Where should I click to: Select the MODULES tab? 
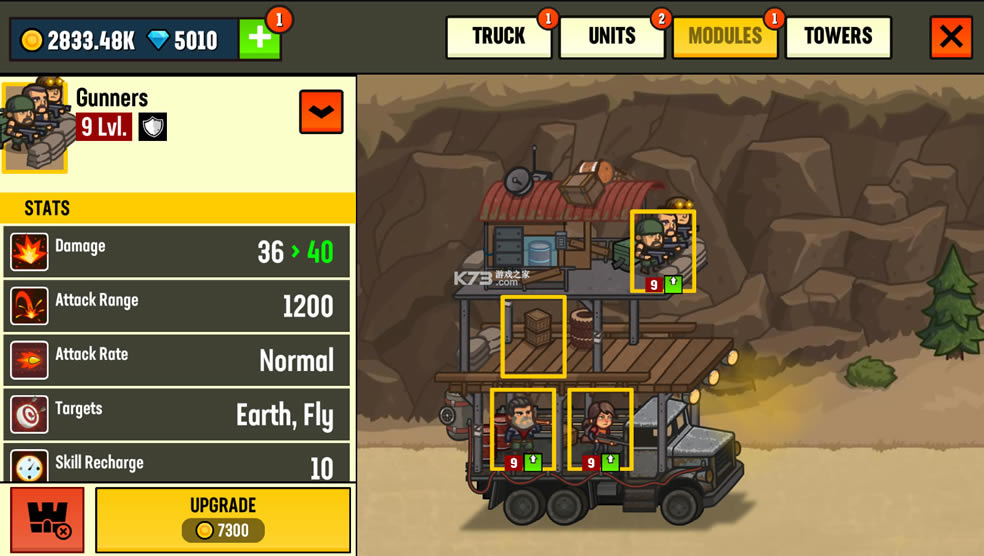(x=725, y=37)
